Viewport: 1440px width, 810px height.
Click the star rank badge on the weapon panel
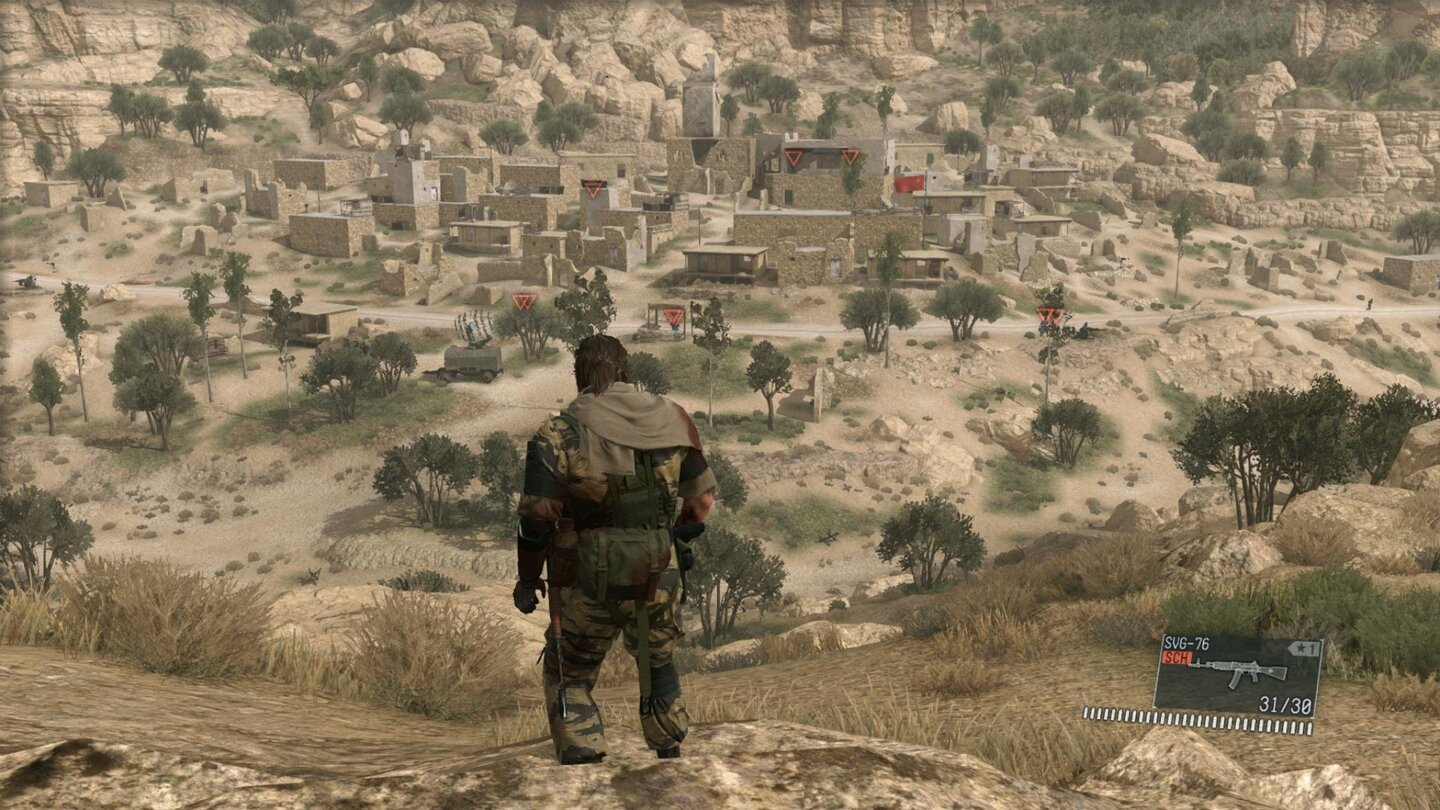[1305, 648]
